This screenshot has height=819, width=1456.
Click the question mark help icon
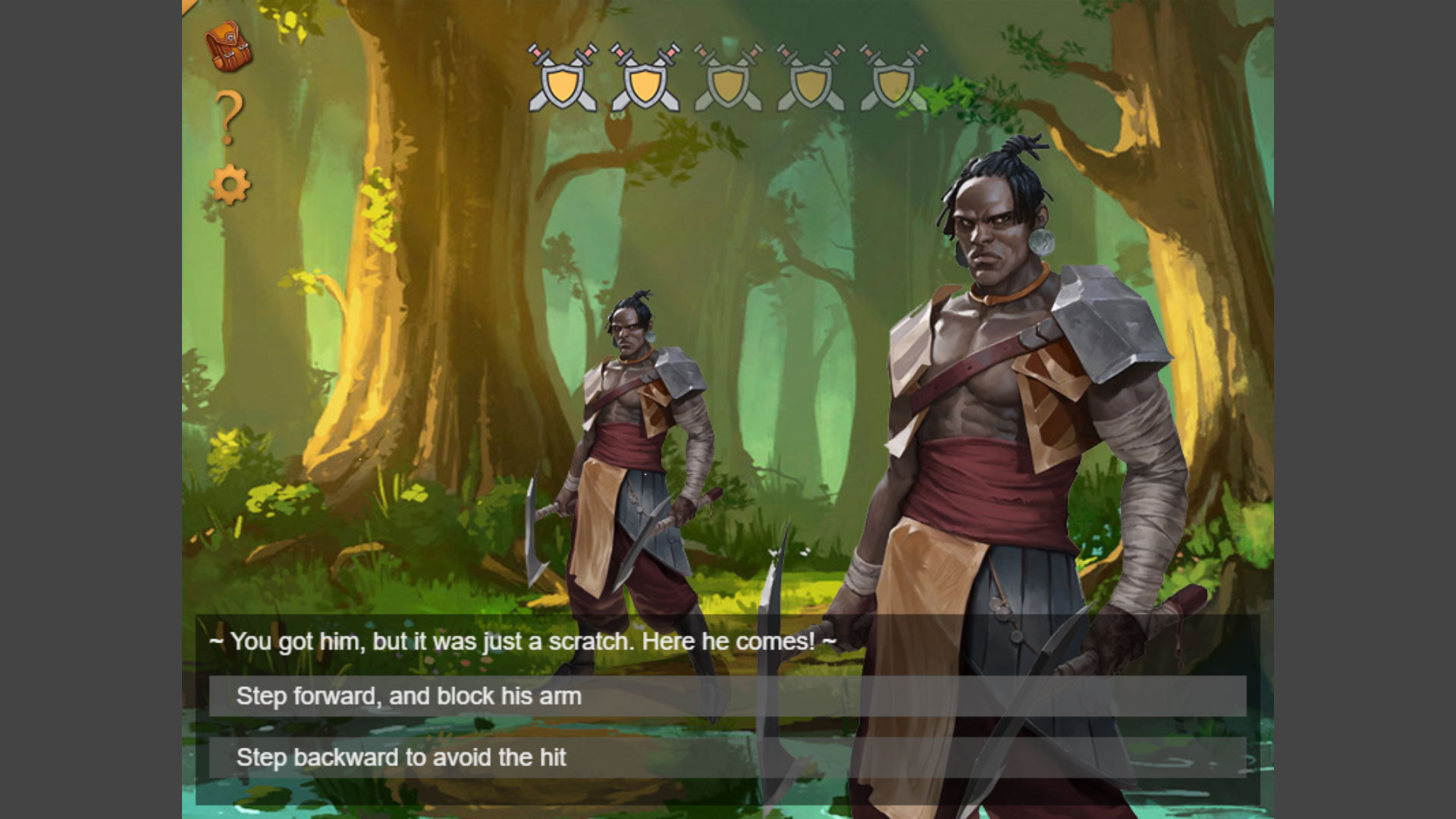coord(229,118)
